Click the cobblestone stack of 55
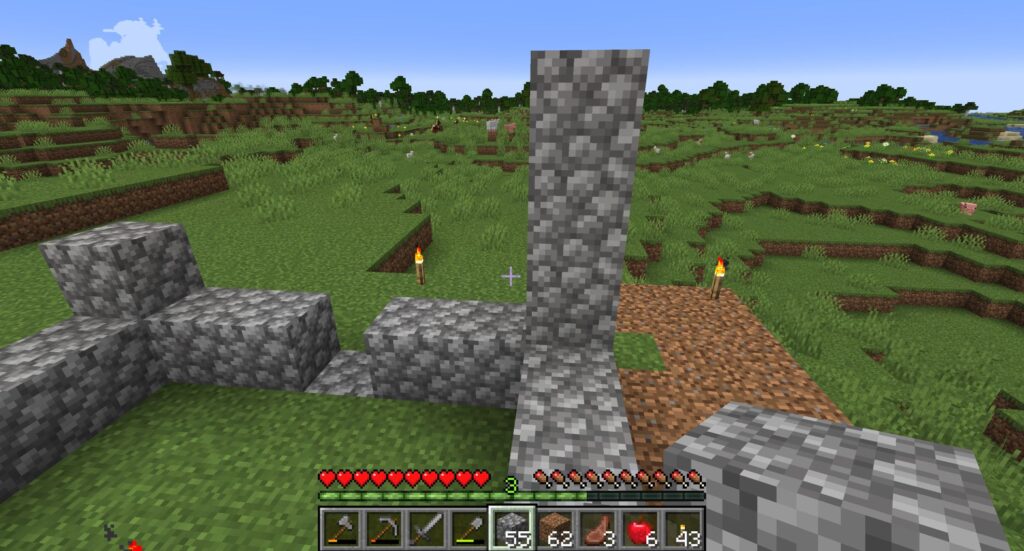 [x=512, y=527]
